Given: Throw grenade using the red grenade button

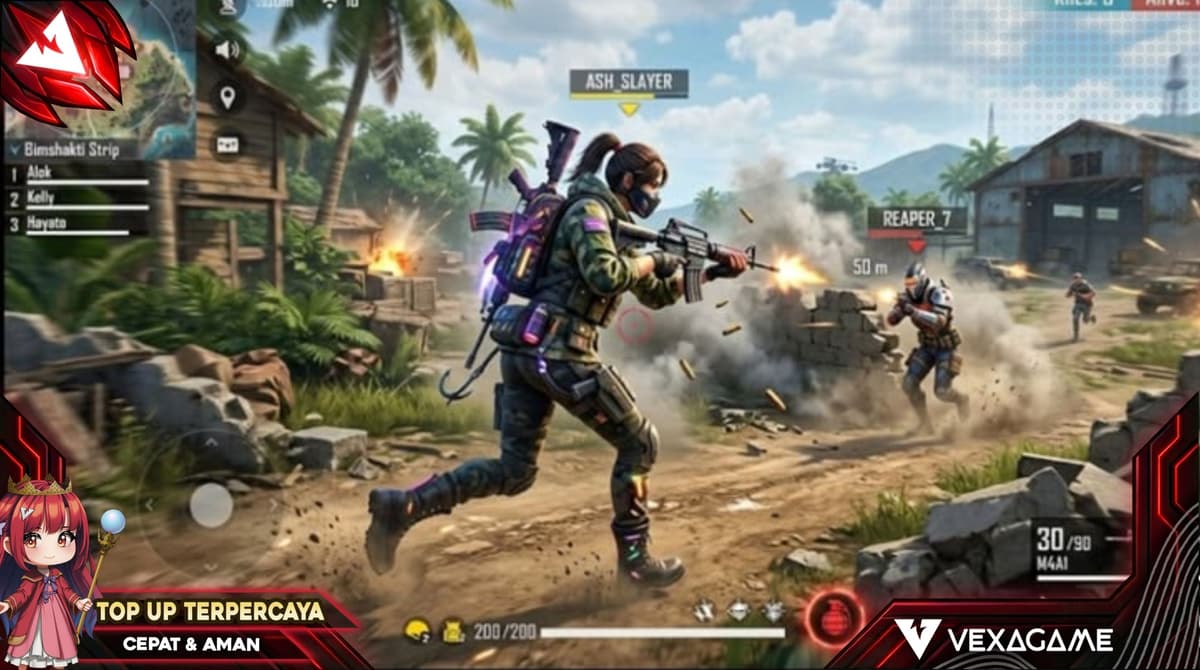Looking at the screenshot, I should pyautogui.click(x=832, y=613).
